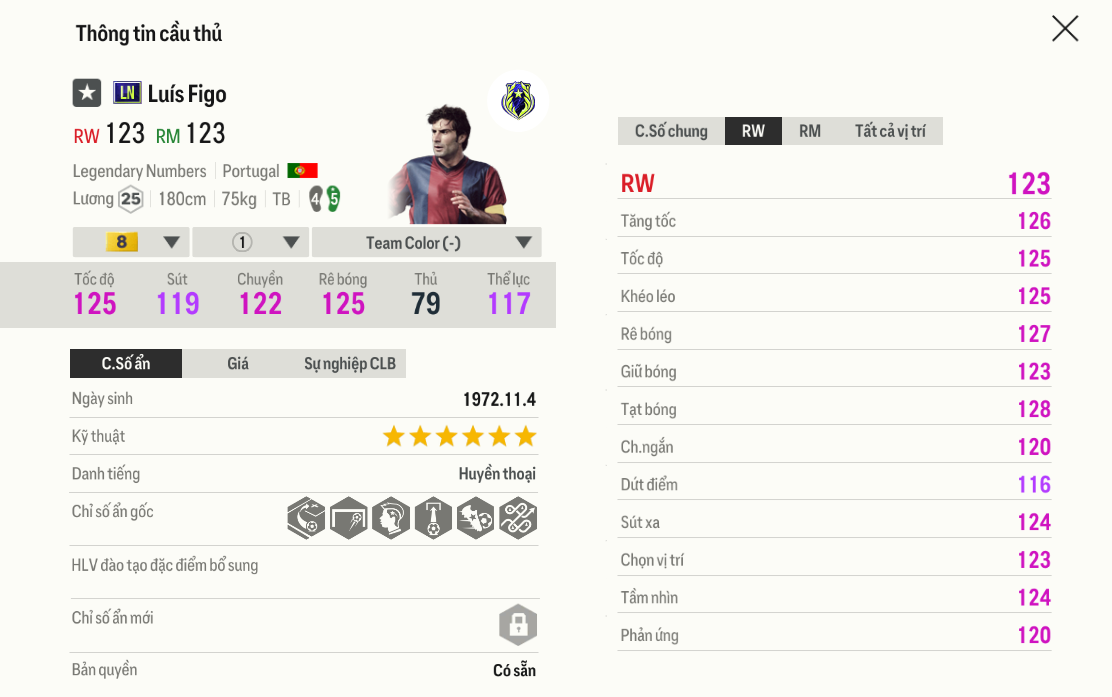Open the Tất cả vị trí tab

[890, 131]
